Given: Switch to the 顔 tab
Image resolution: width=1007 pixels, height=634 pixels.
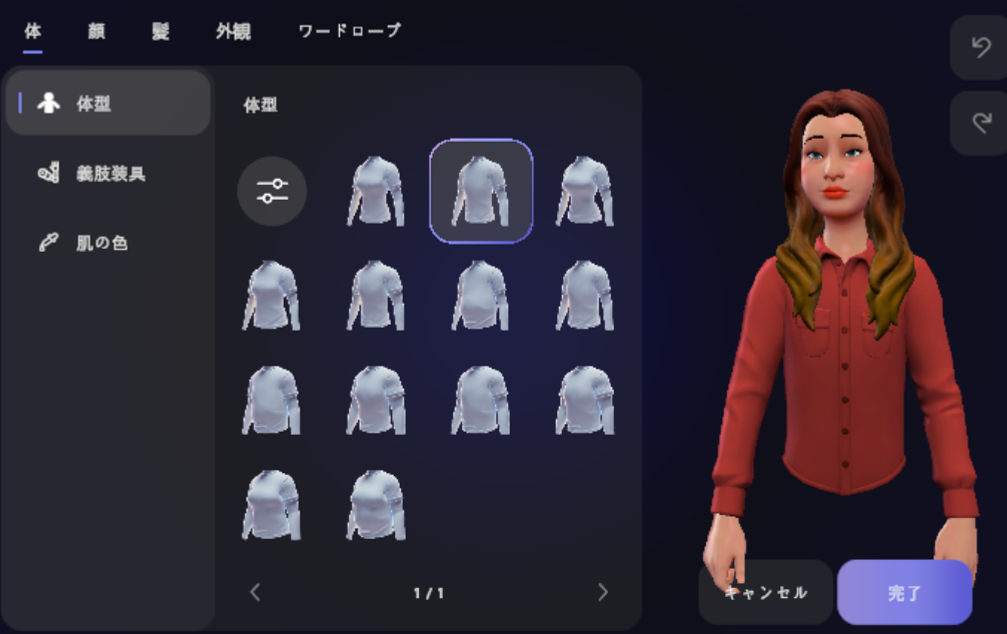Looking at the screenshot, I should pyautogui.click(x=96, y=31).
